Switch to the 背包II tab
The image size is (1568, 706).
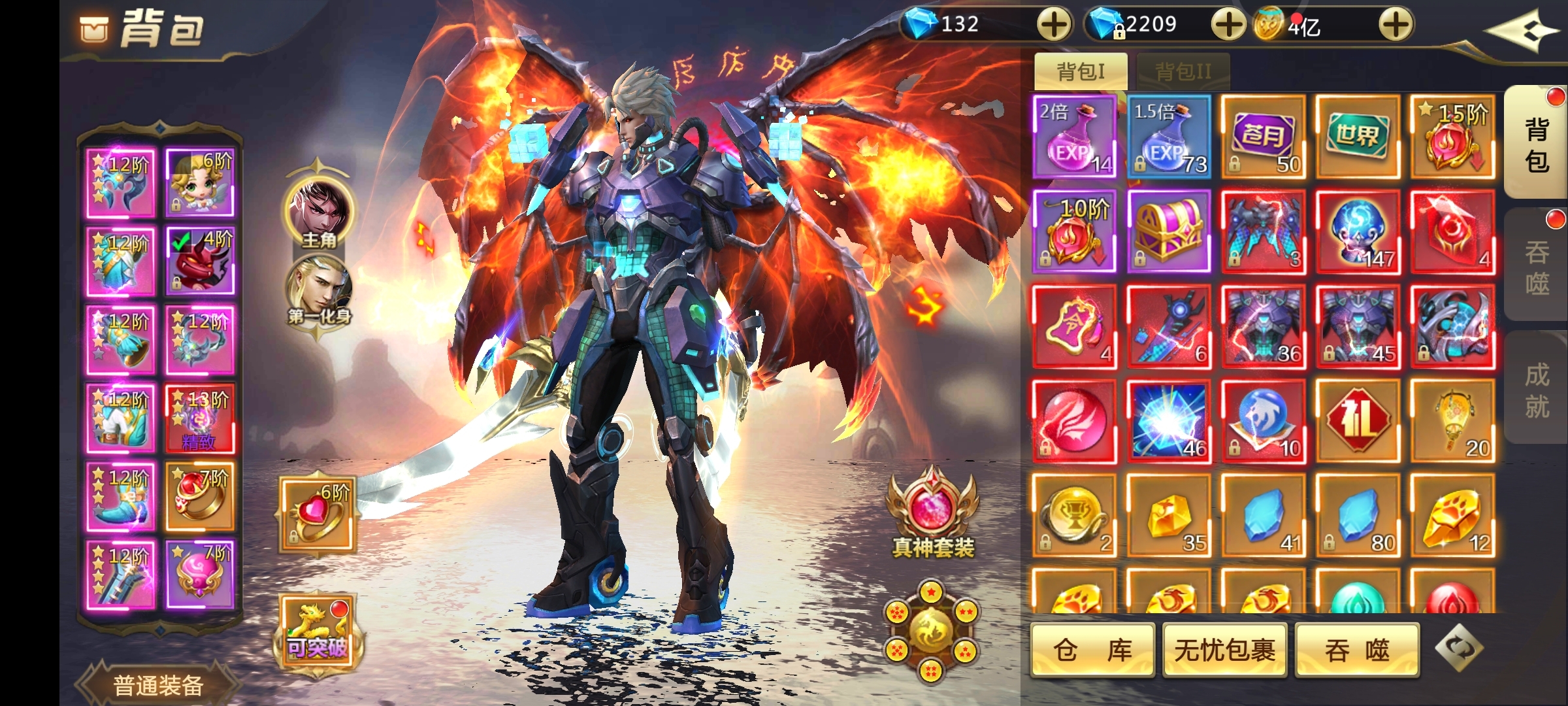(x=1183, y=71)
